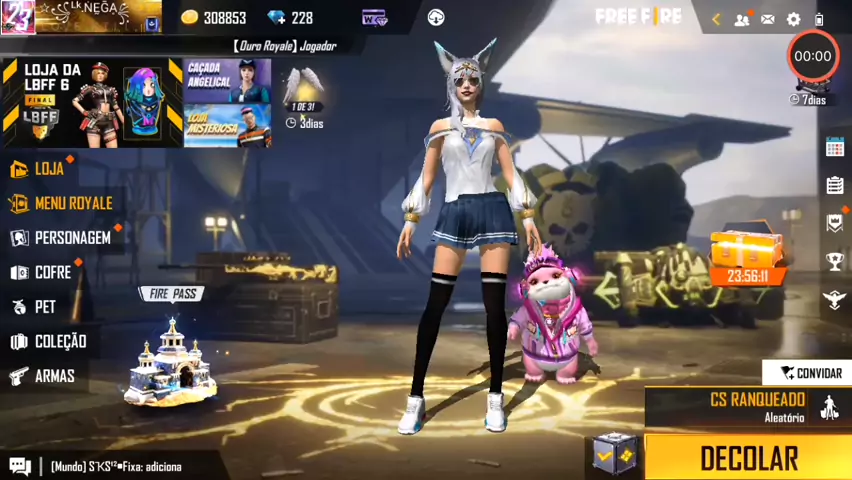Open the LOJA shop menu

point(48,168)
